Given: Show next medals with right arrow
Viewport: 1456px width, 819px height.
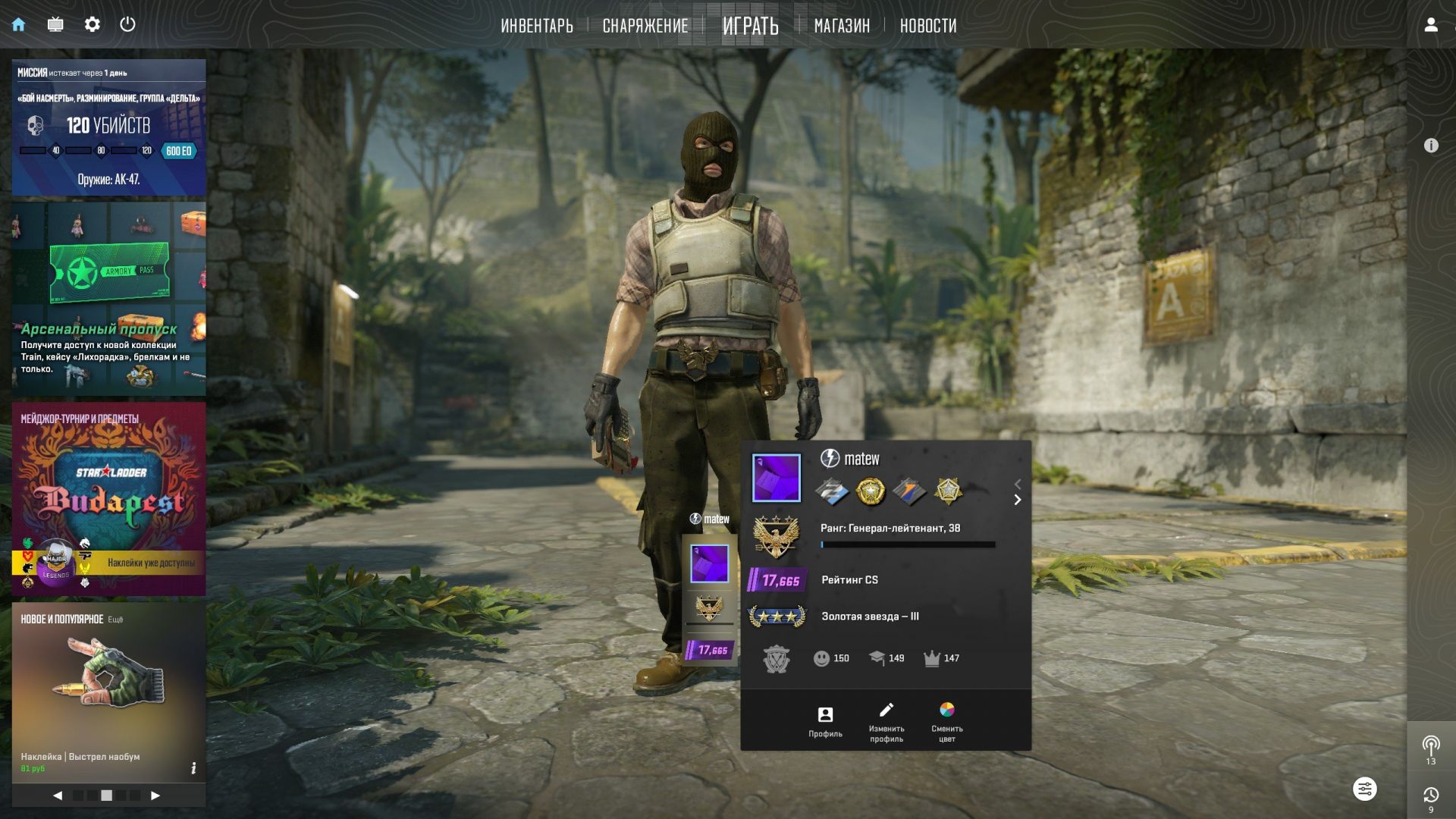Looking at the screenshot, I should pos(1018,500).
